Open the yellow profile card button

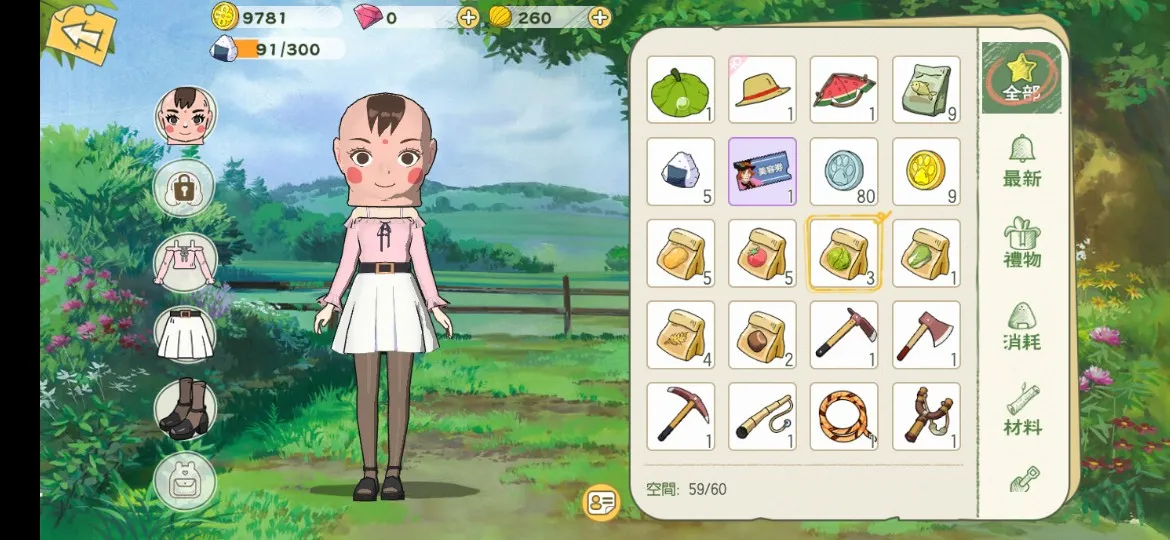coord(601,503)
